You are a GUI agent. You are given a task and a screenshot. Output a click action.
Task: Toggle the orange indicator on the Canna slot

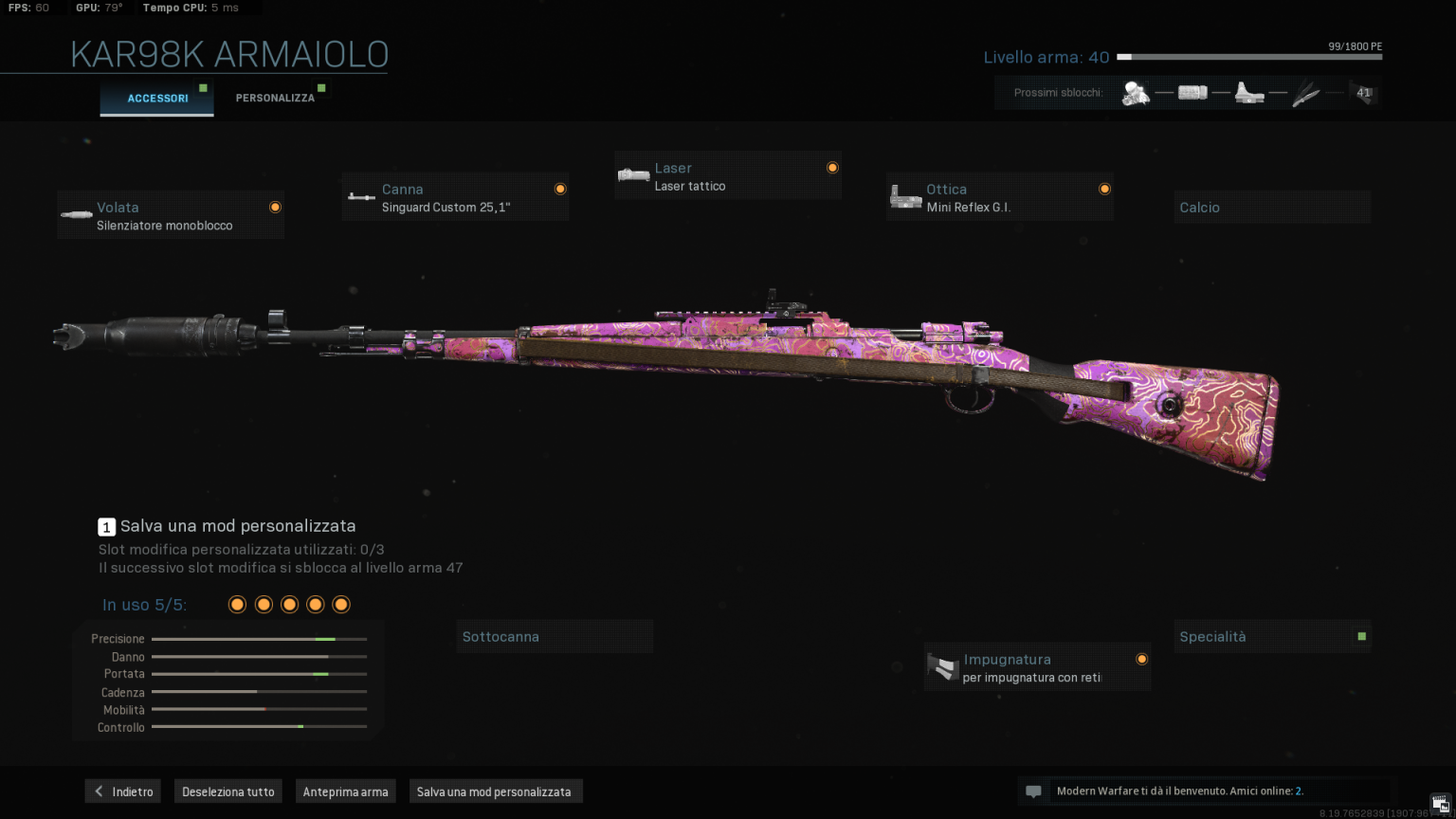coord(559,187)
